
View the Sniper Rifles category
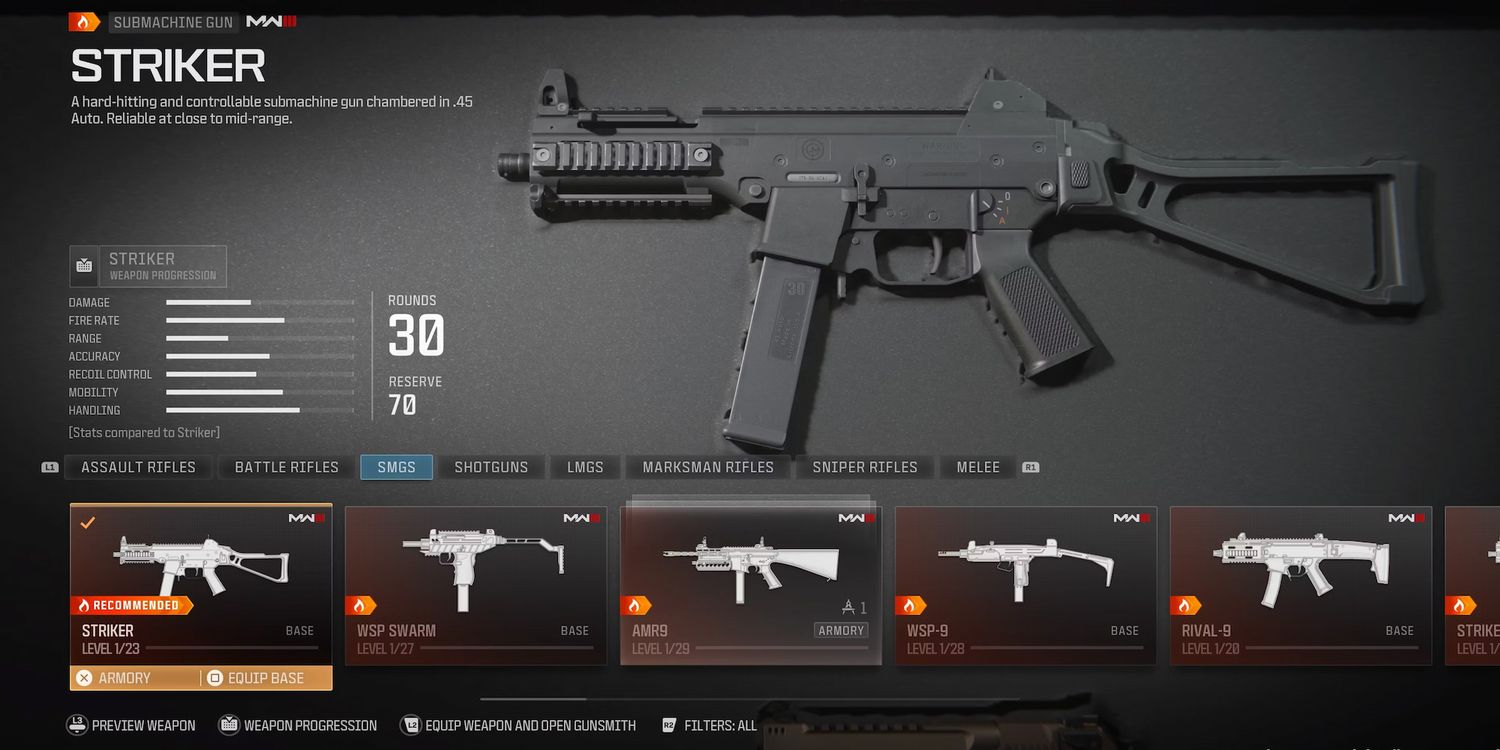864,467
